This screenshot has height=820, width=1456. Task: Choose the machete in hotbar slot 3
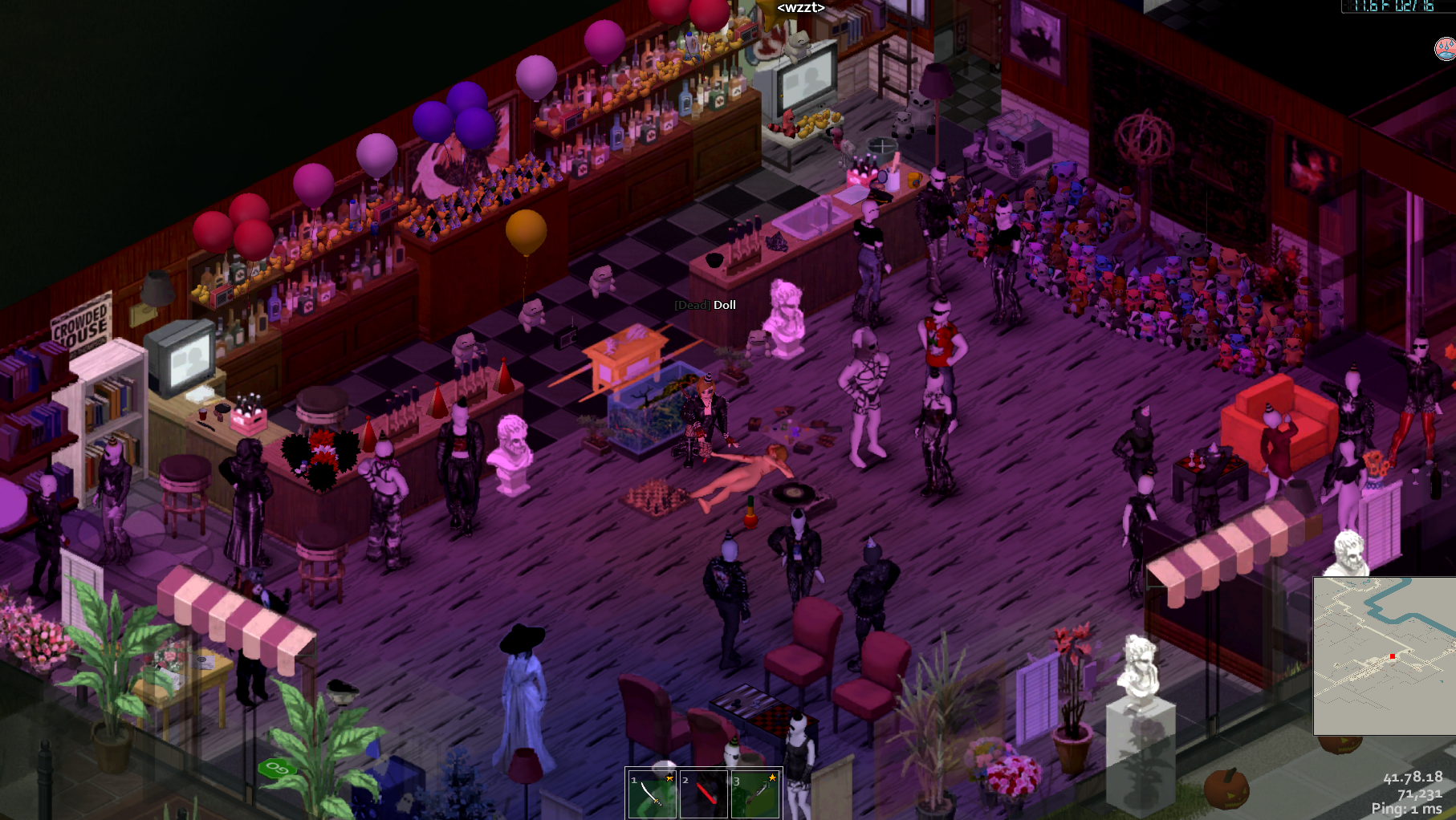click(x=755, y=794)
